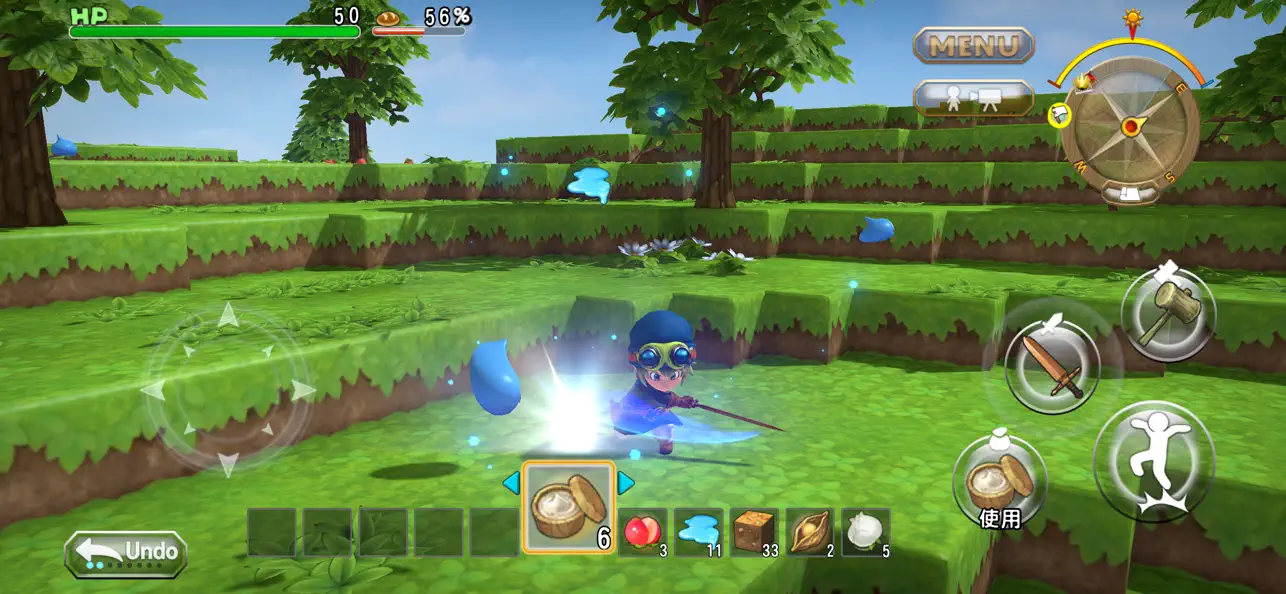Select the red berry hotbar slot

coord(643,531)
